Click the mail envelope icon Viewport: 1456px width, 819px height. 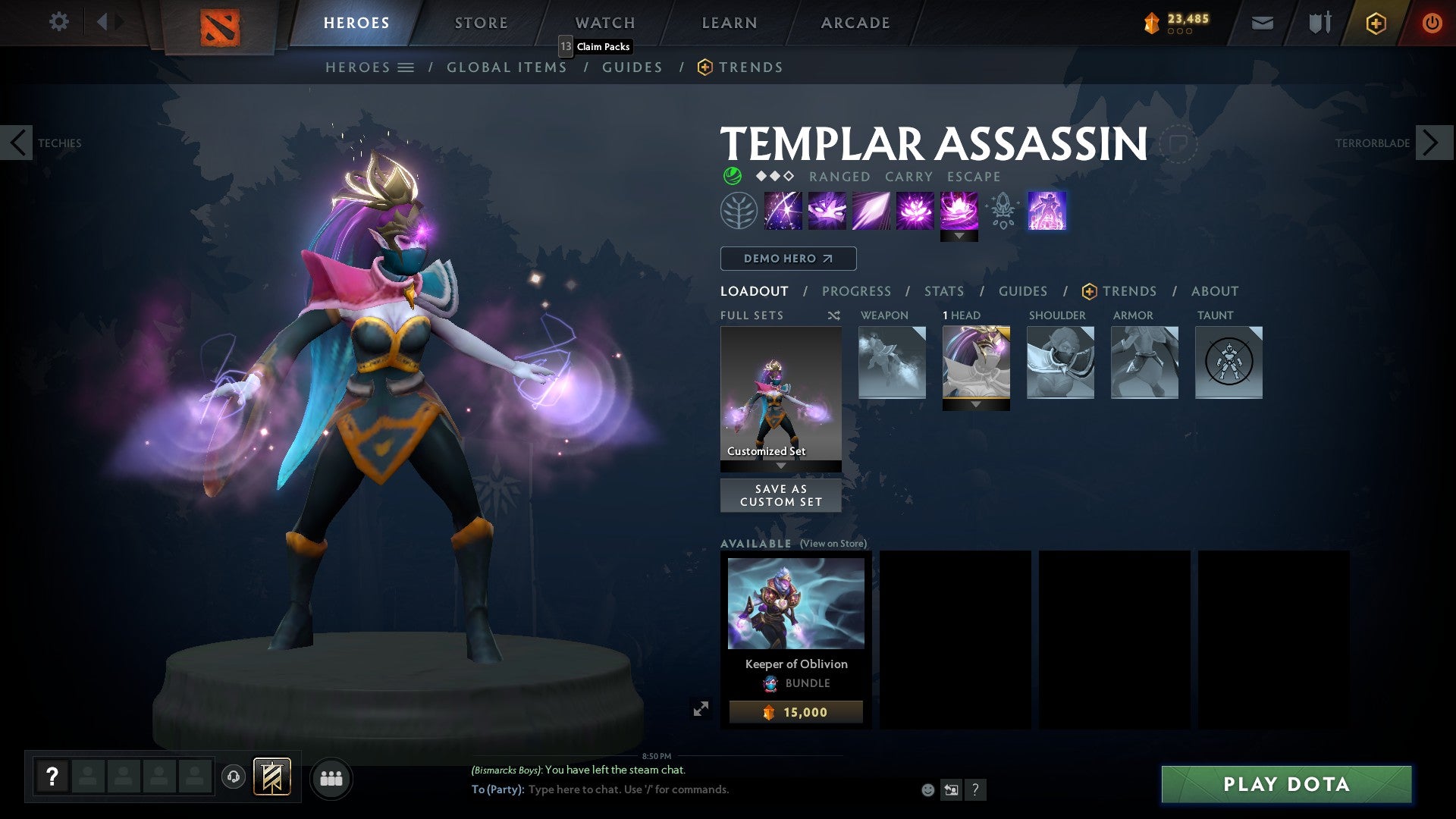pos(1263,24)
